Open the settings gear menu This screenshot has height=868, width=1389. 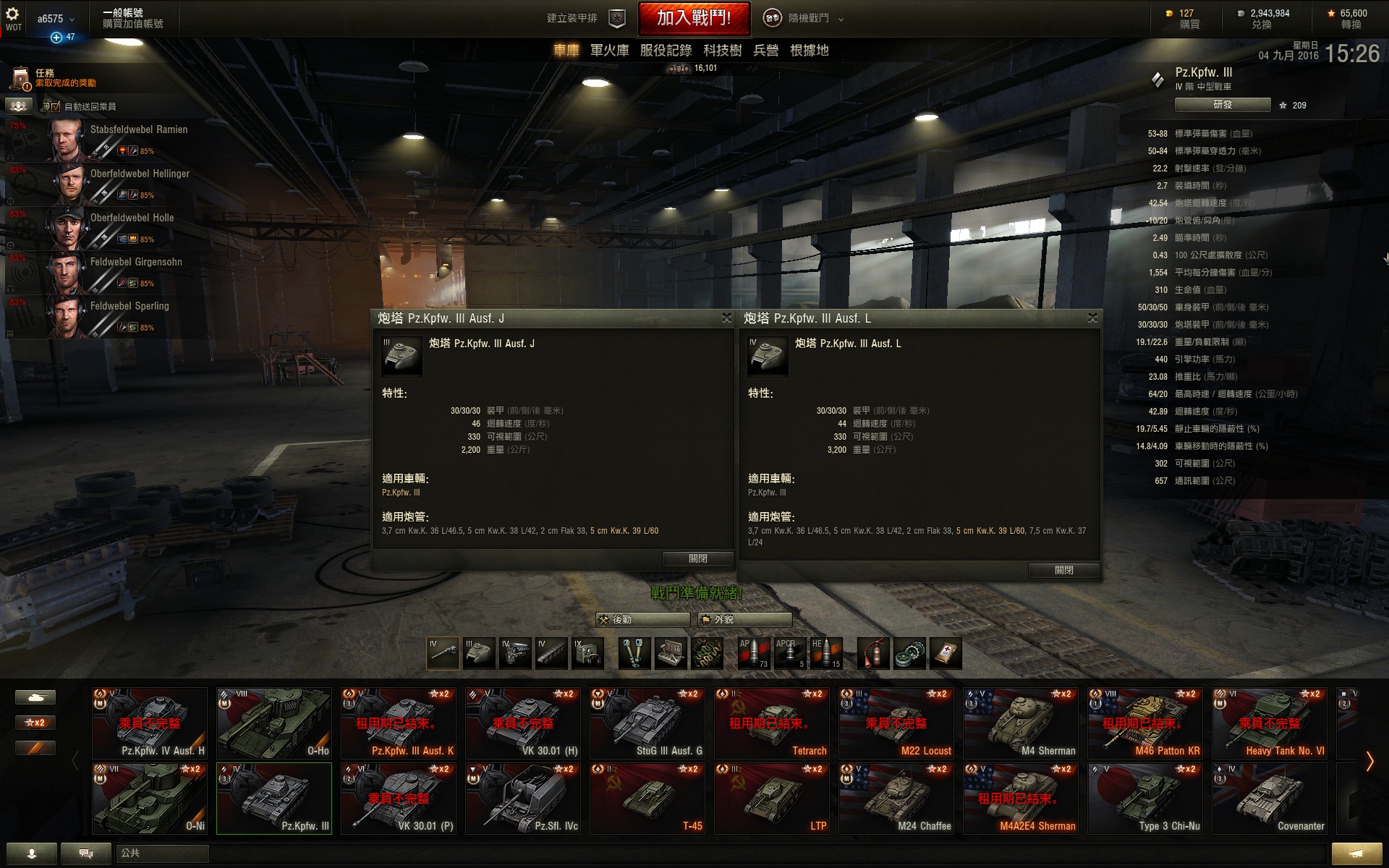click(12, 14)
